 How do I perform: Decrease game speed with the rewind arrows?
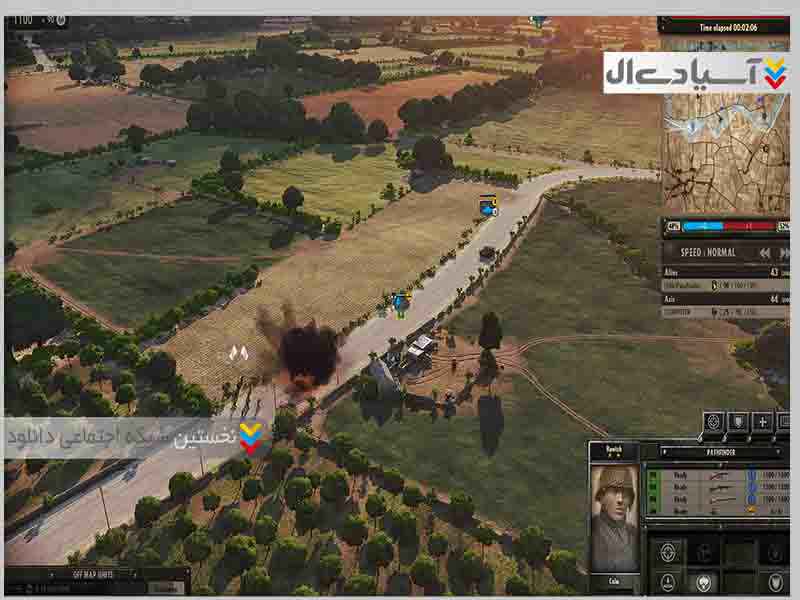click(x=764, y=253)
